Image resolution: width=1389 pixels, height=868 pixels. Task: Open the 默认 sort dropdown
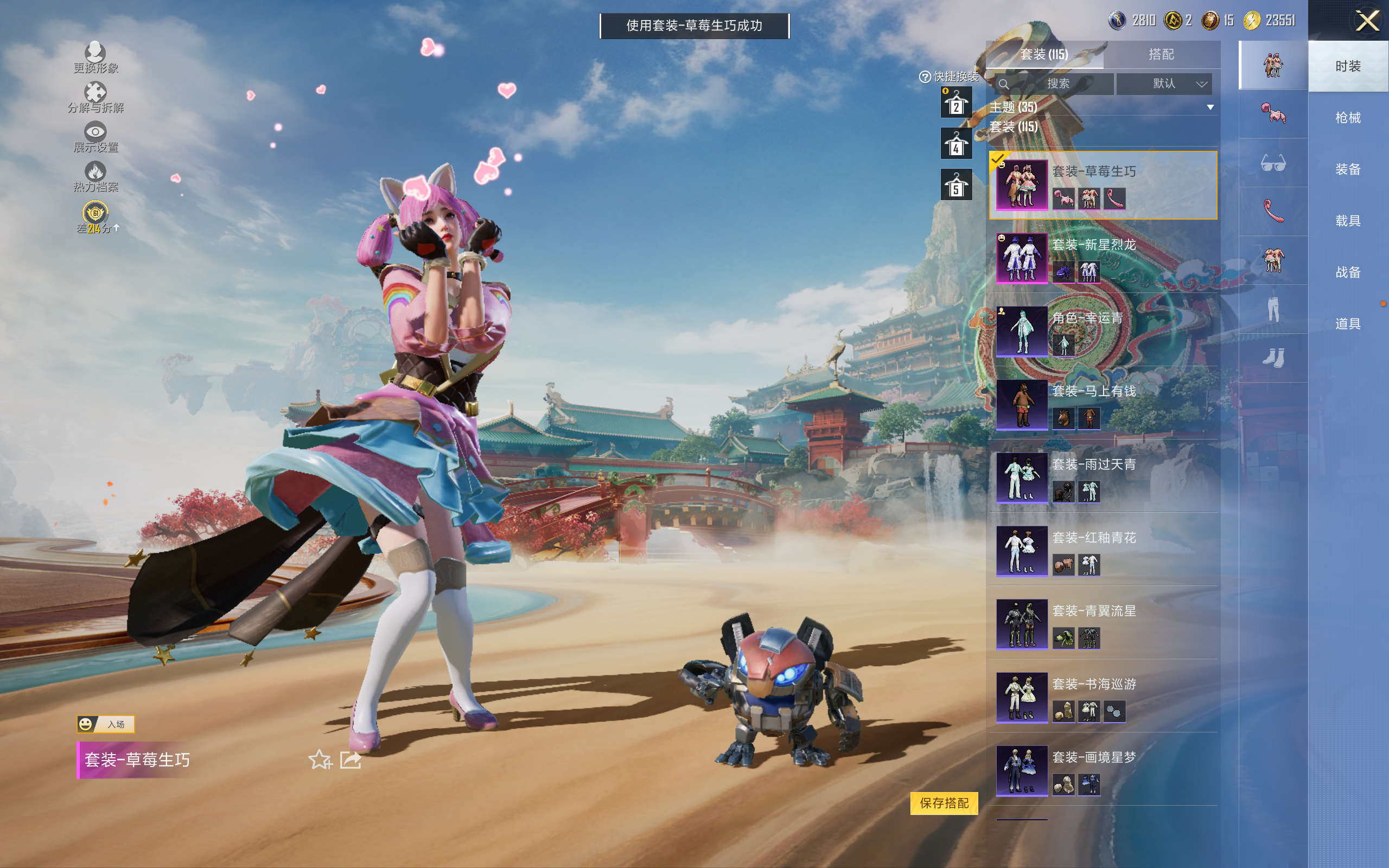tap(1164, 84)
